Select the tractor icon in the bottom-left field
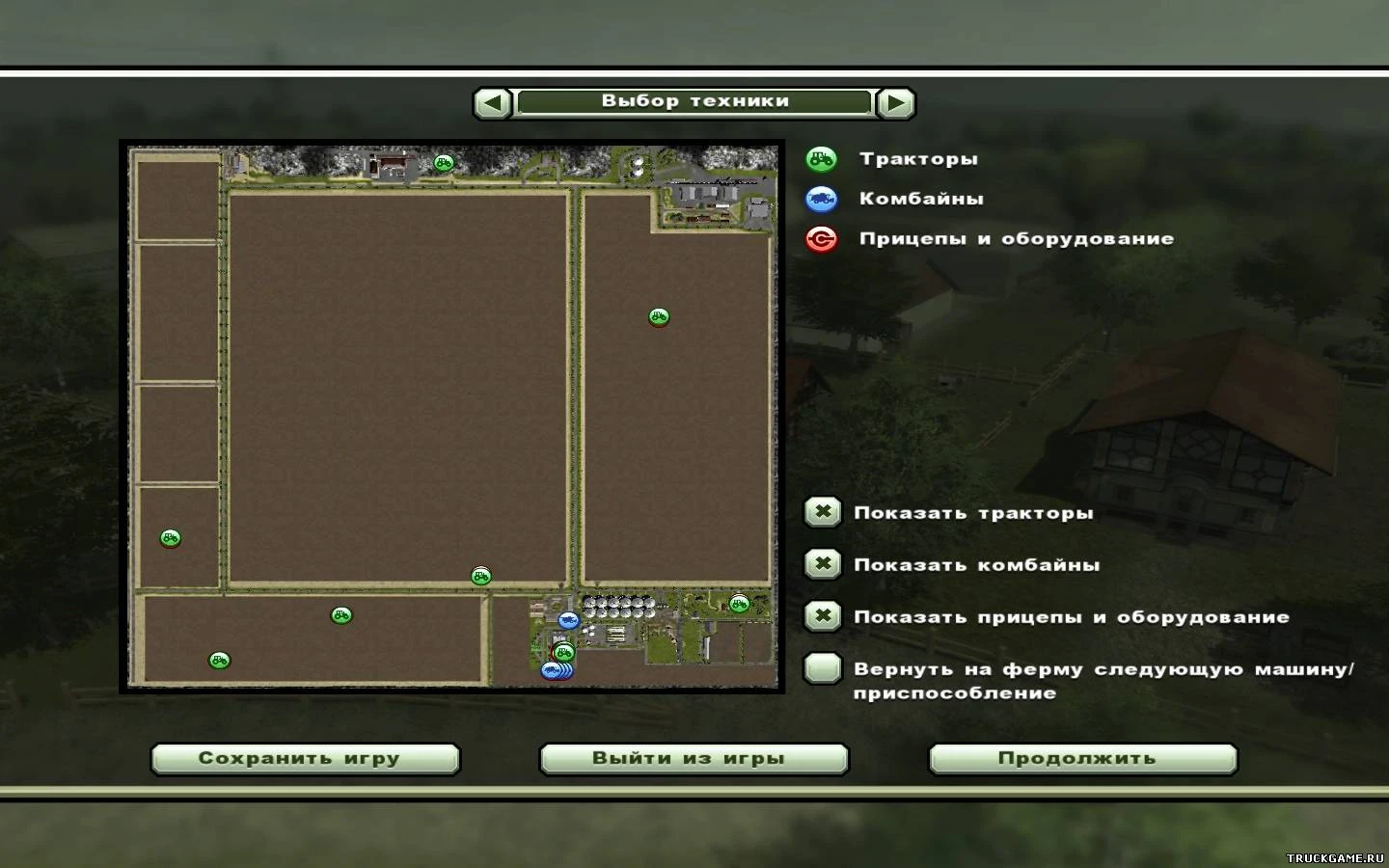Viewport: 1389px width, 868px height. [219, 659]
